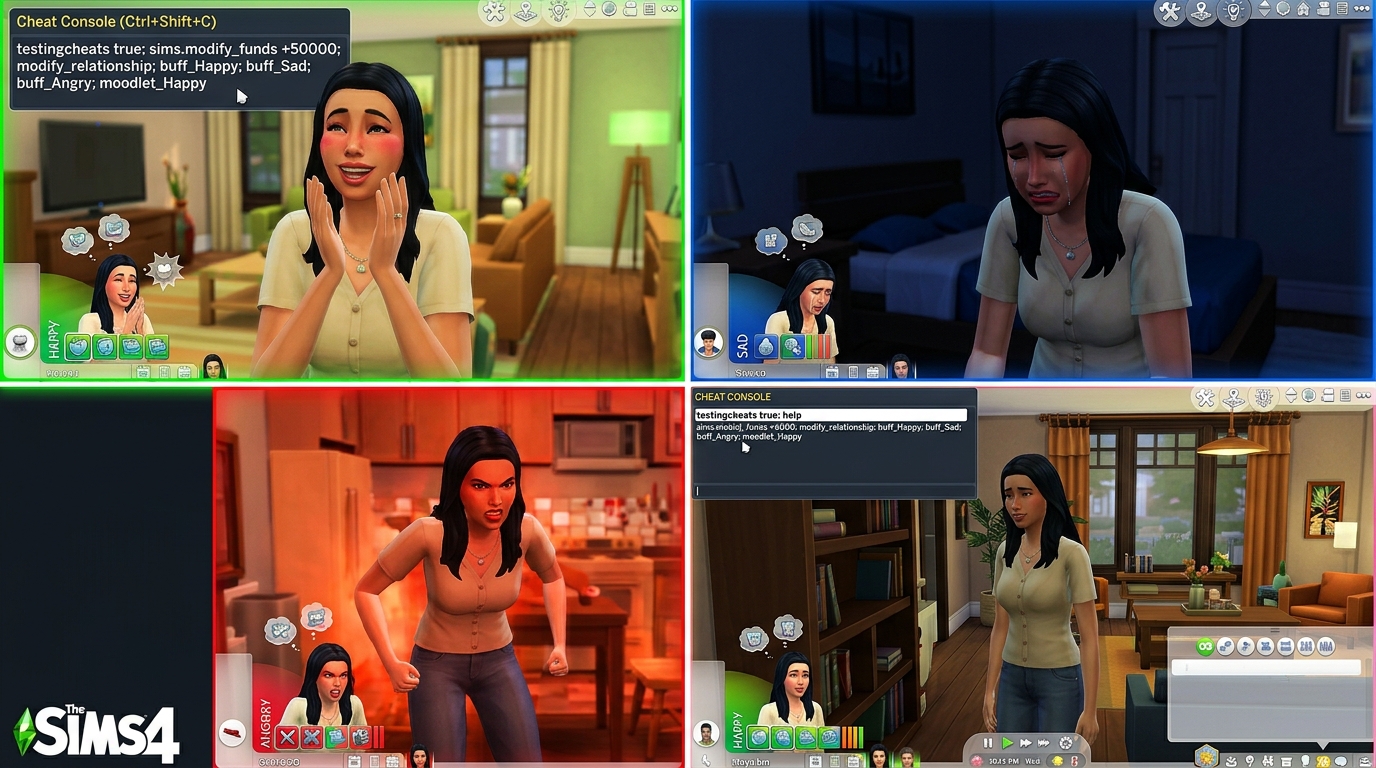This screenshot has width=1376, height=768.
Task: Select the aspiration star button on sim panel
Action: tap(1208, 757)
